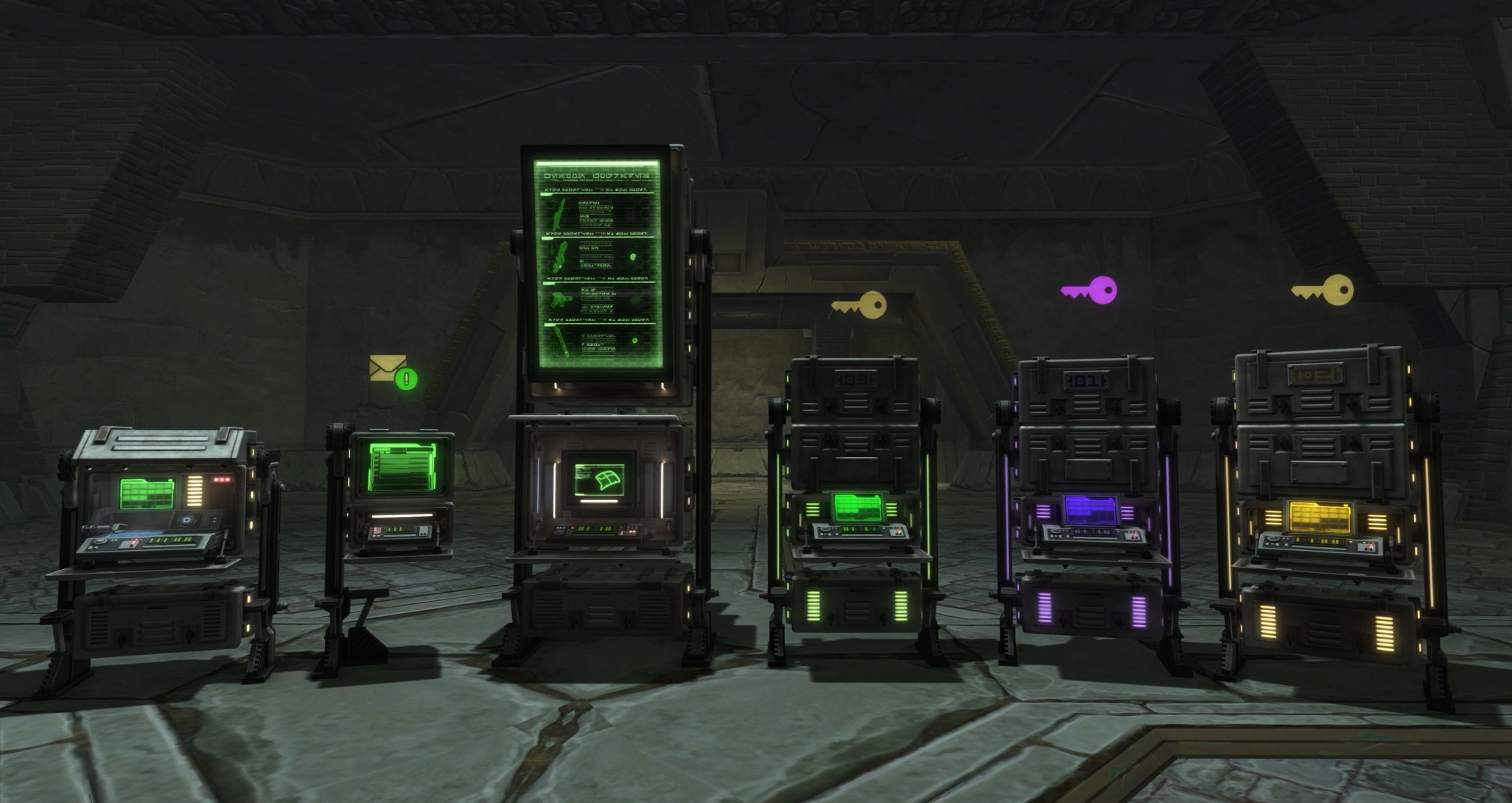Screen dimensions: 1512x803
Task: Click the yellow key icon above the green-lit terminal
Action: 859,305
